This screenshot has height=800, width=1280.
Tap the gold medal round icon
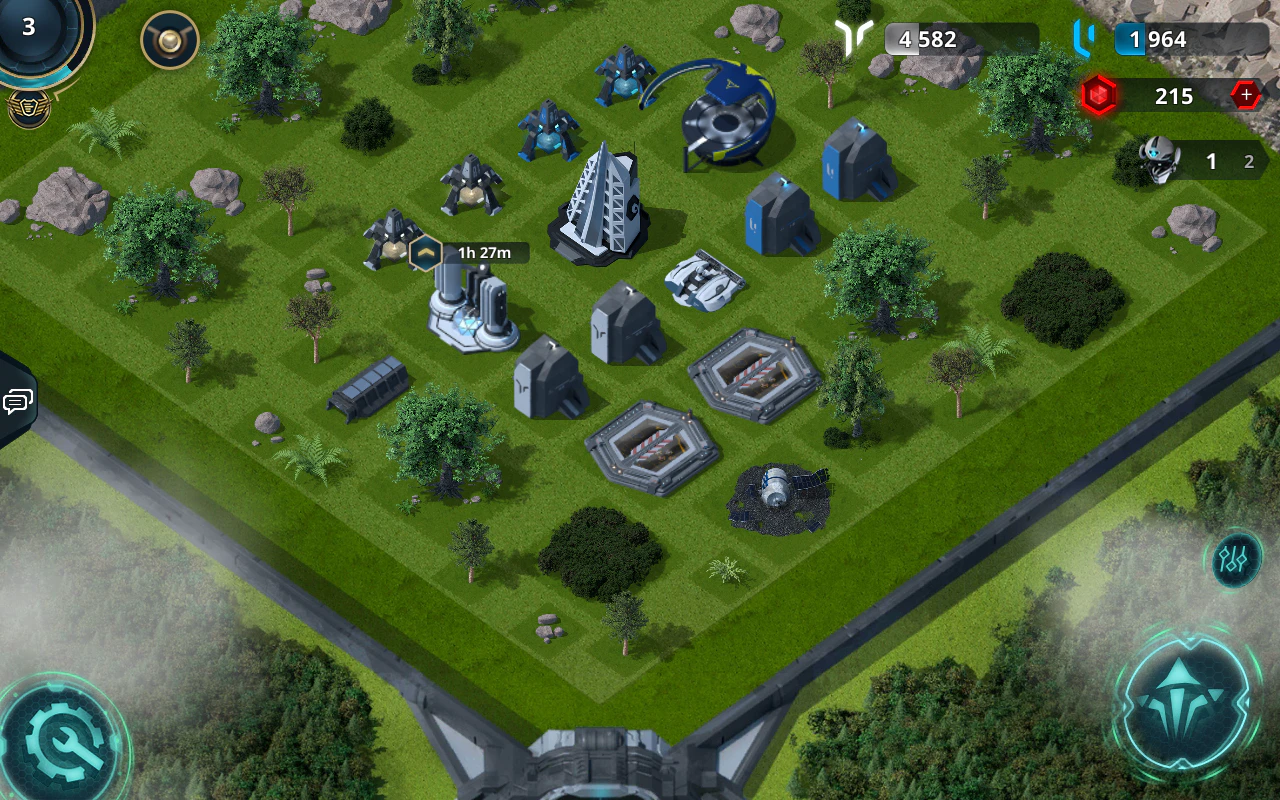tap(170, 40)
